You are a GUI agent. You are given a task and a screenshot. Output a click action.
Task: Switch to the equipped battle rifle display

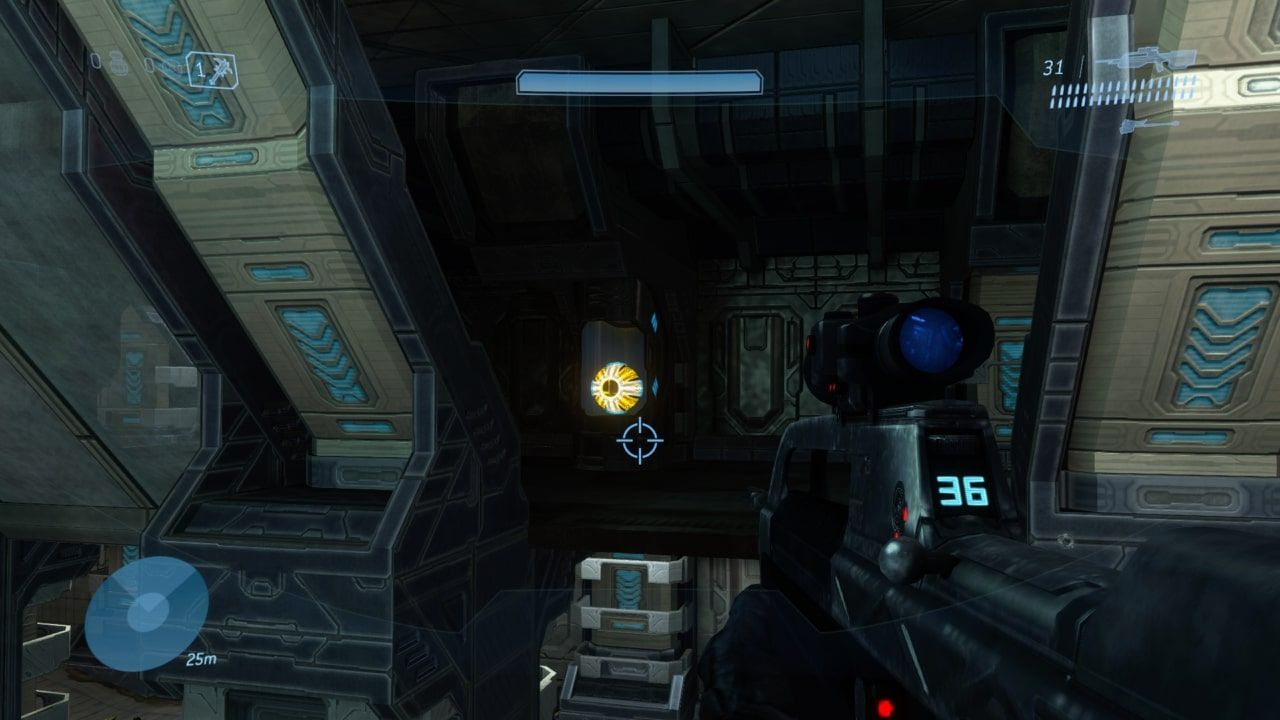[1148, 58]
